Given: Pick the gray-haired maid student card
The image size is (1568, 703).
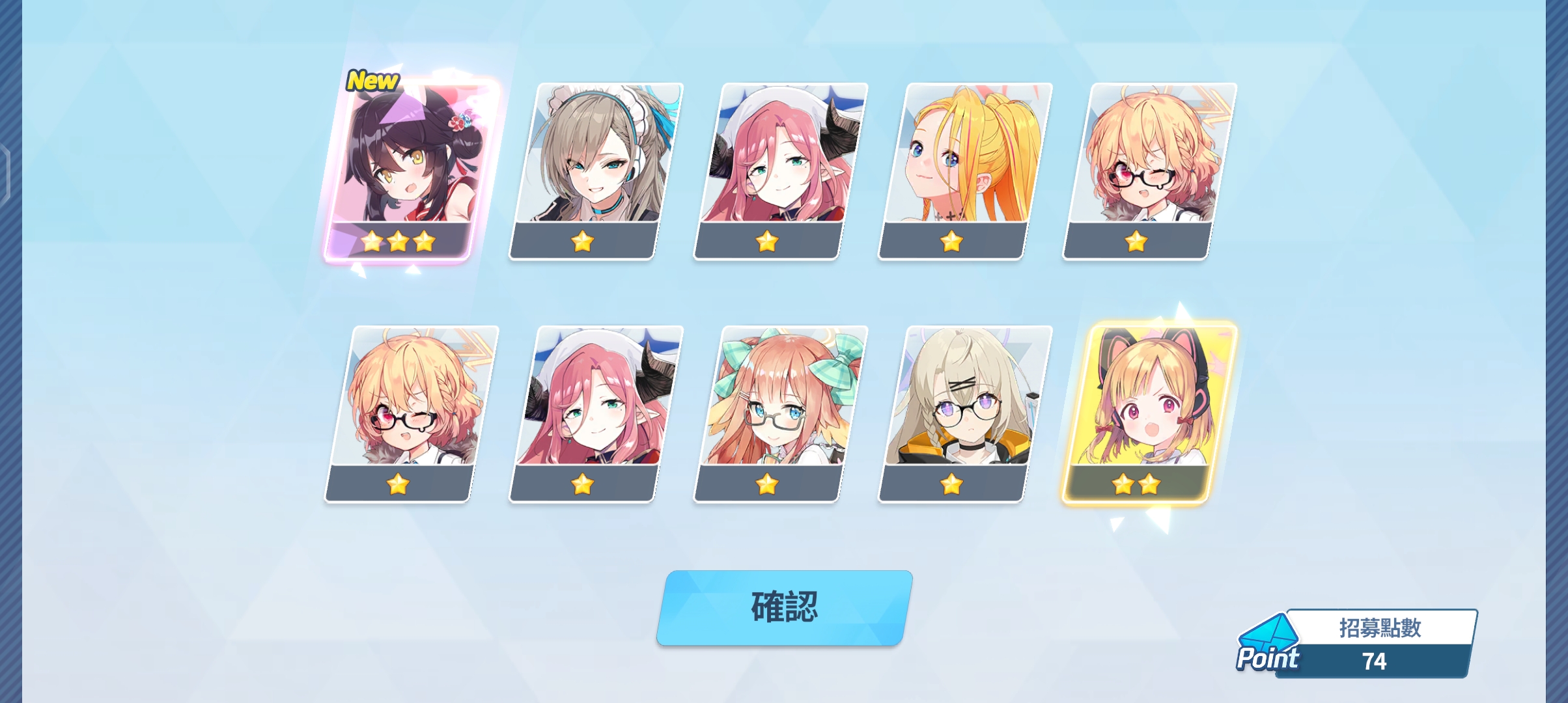Looking at the screenshot, I should [595, 171].
